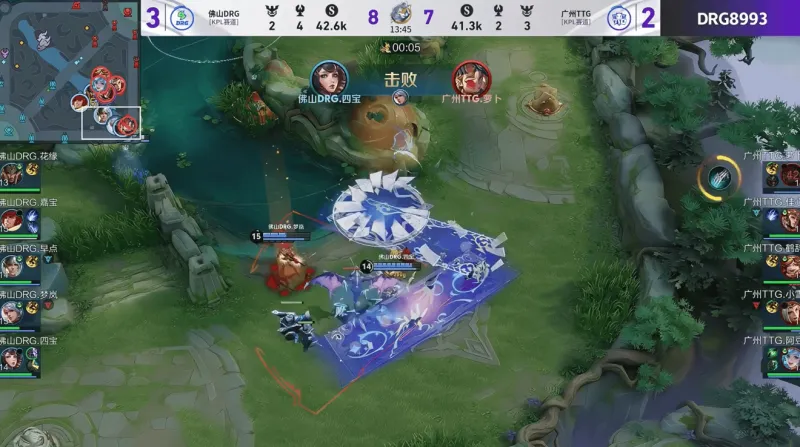Choose 广州TTG.小雪 from the right roster

tap(780, 311)
